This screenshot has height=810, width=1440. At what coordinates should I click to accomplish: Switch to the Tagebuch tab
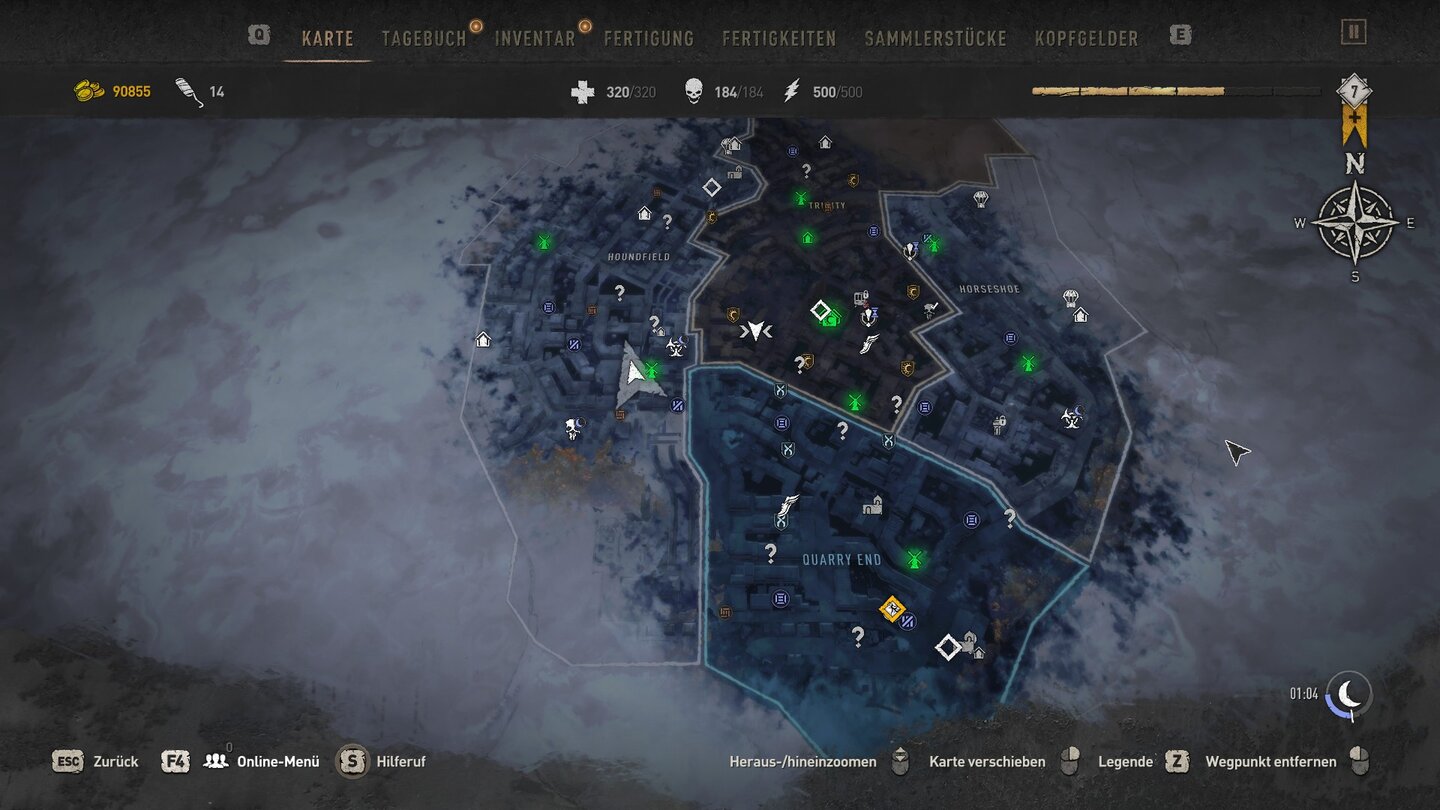click(424, 39)
